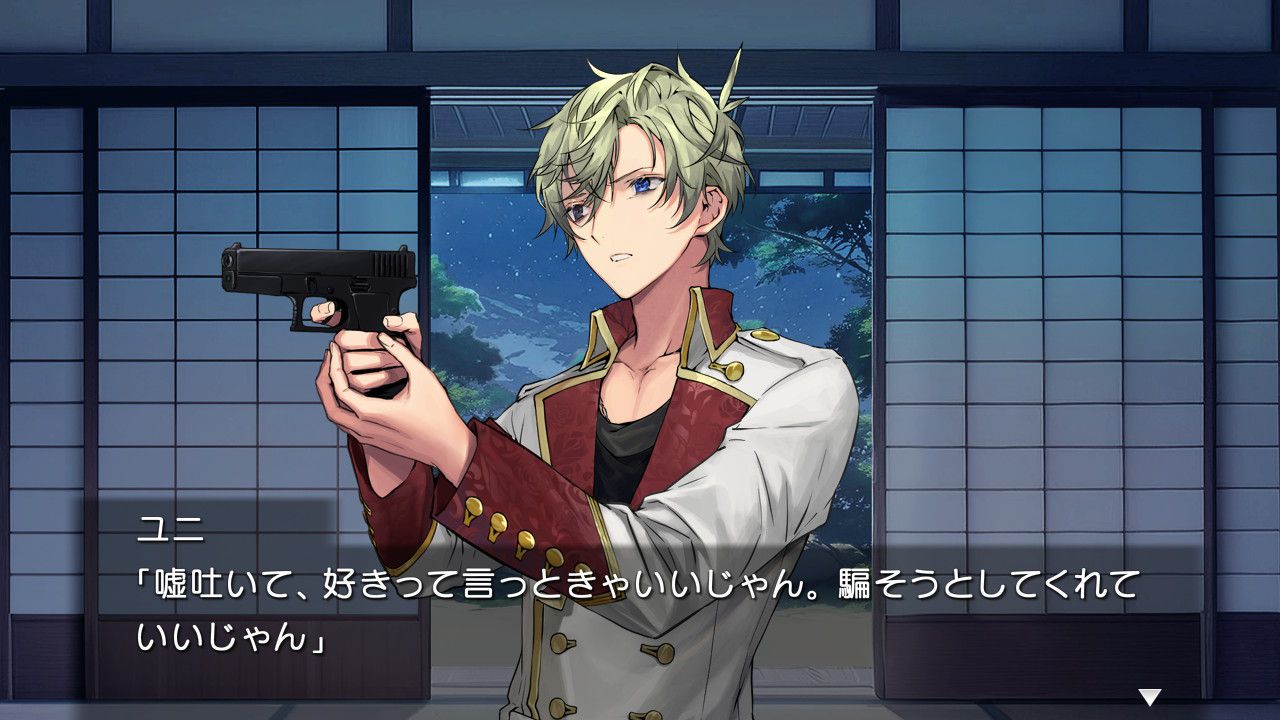The image size is (1280, 720).
Task: Advance Yuni's dialogue text box
Action: [x=640, y=610]
